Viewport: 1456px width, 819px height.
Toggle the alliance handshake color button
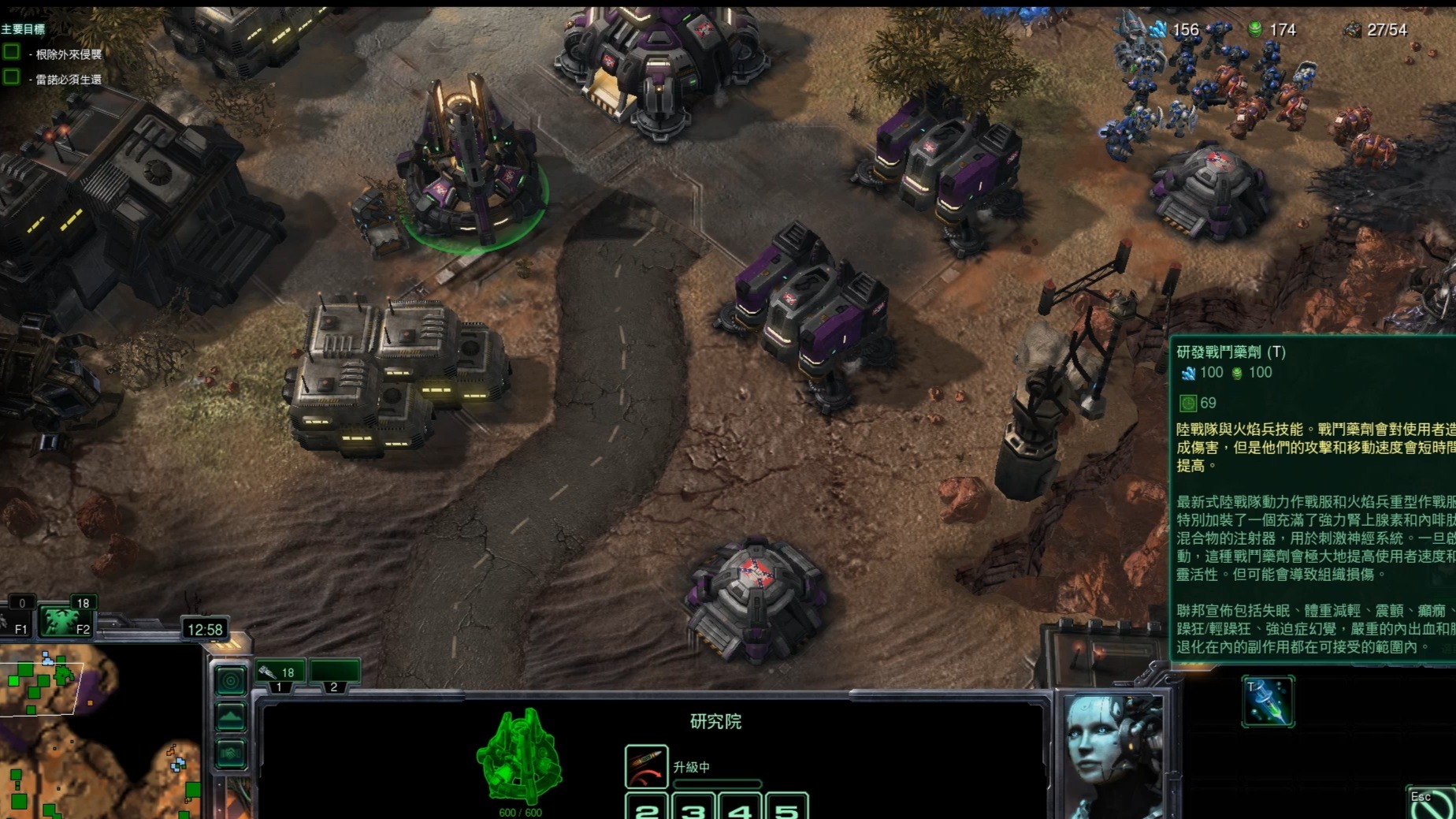click(230, 754)
